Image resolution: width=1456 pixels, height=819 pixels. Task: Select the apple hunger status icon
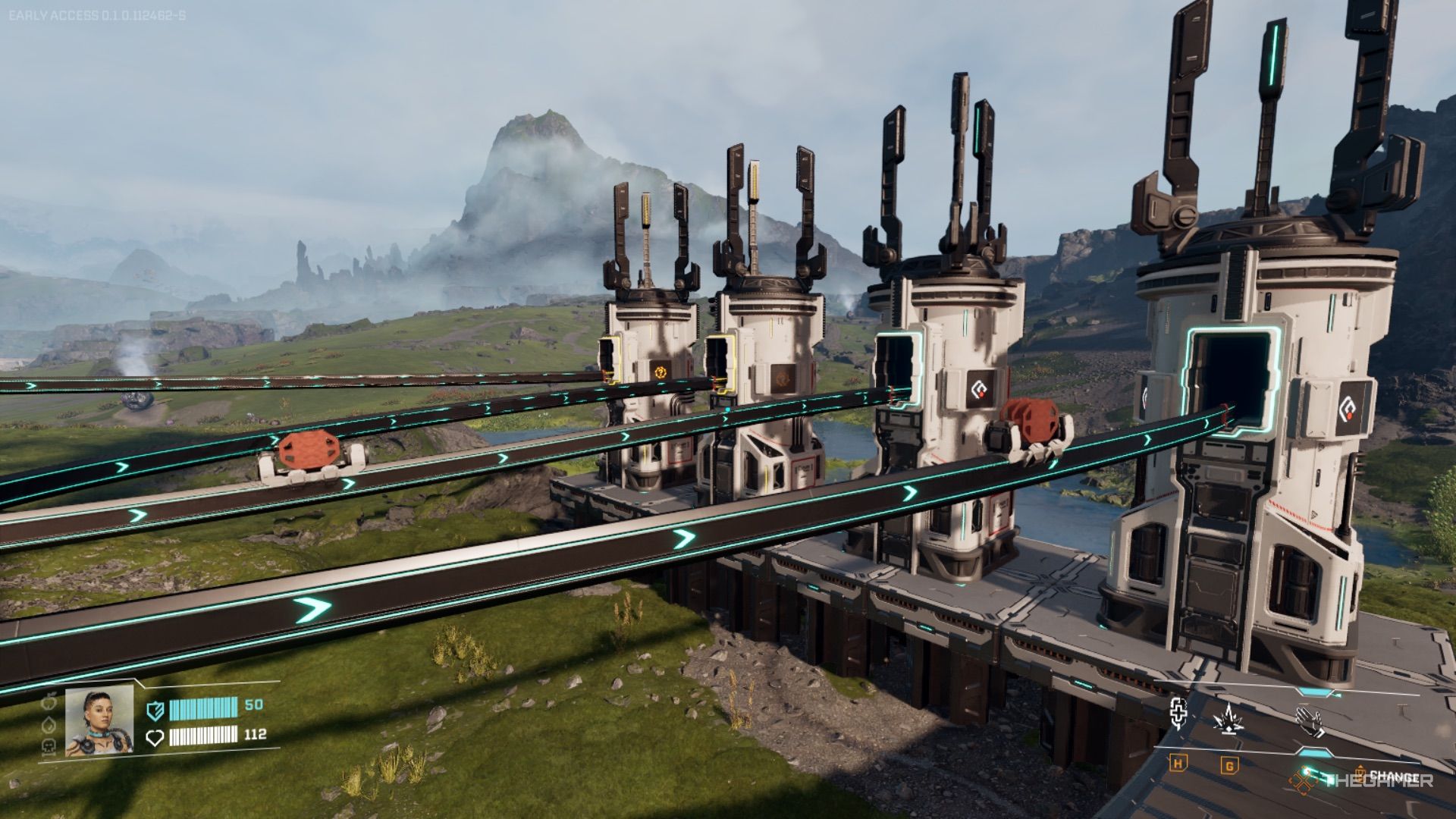coord(50,702)
